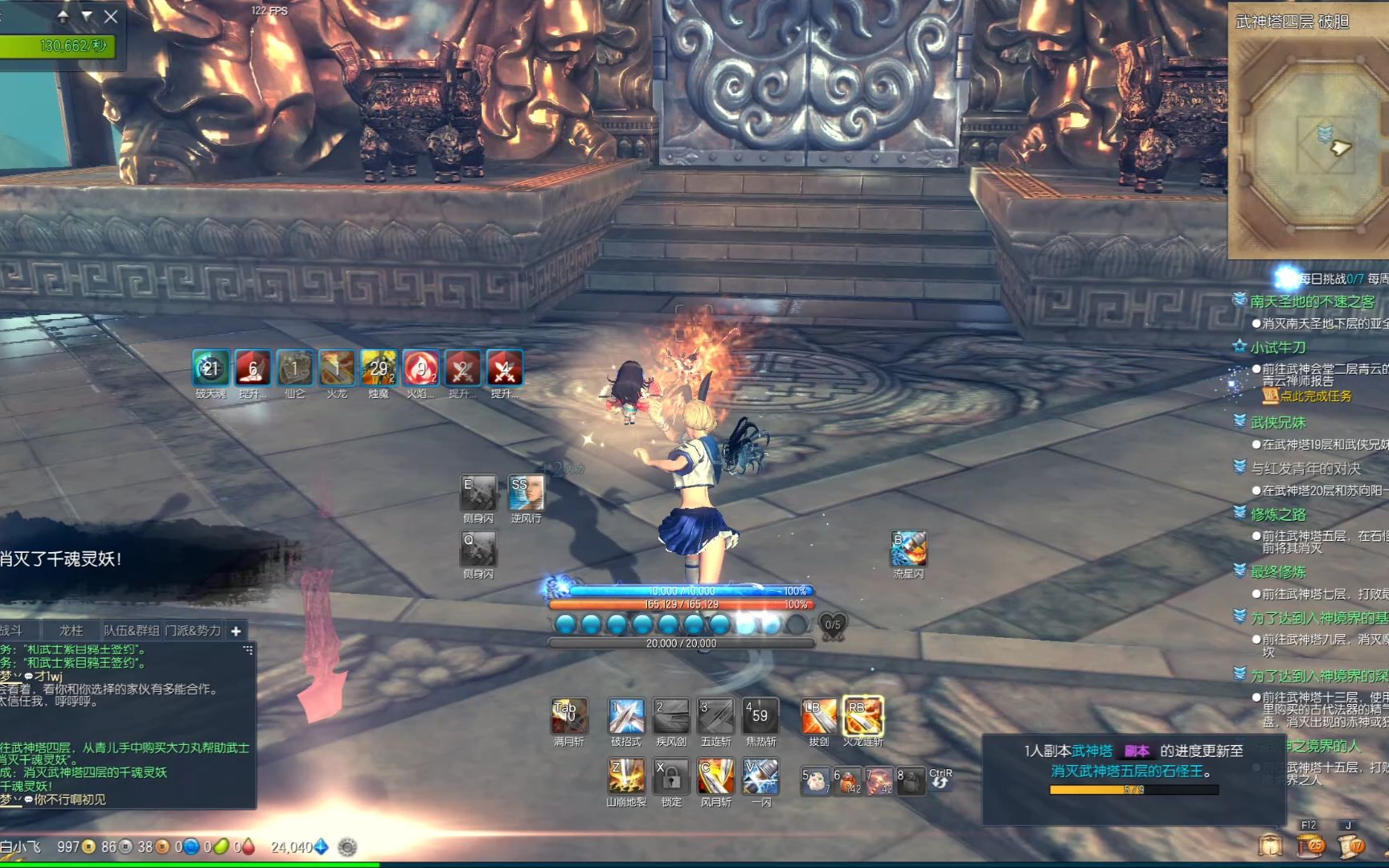The width and height of the screenshot is (1389, 868).
Task: Add a new chat tab
Action: point(236,631)
